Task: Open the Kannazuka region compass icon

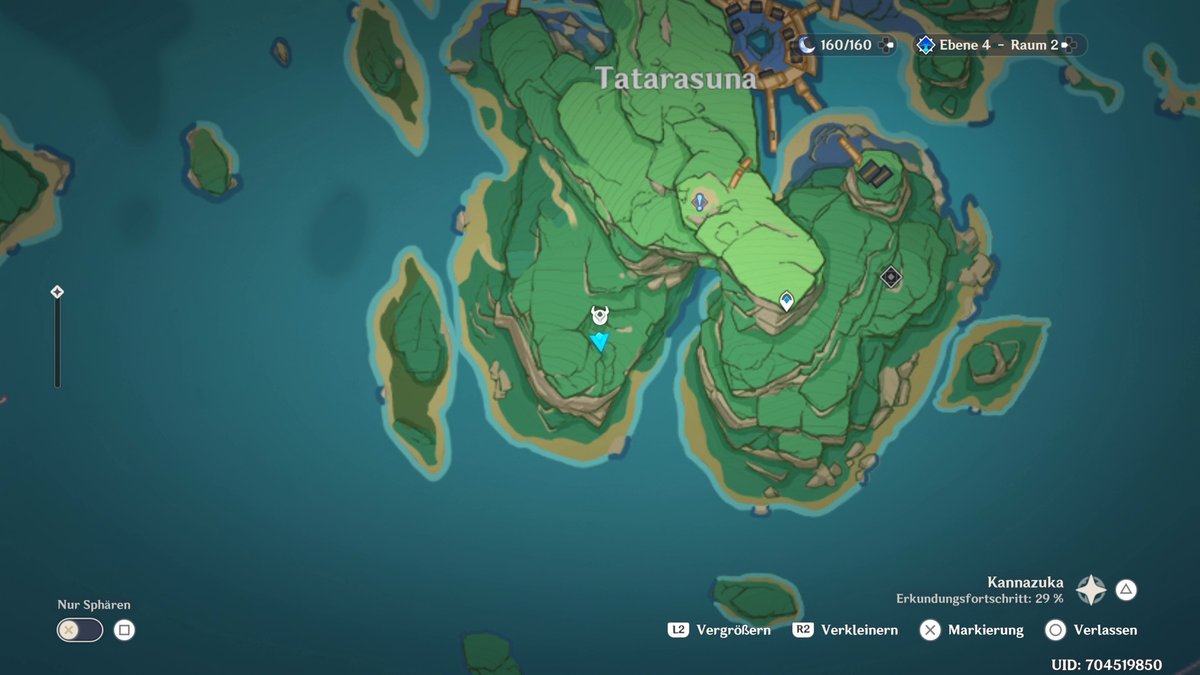Action: click(x=1090, y=590)
